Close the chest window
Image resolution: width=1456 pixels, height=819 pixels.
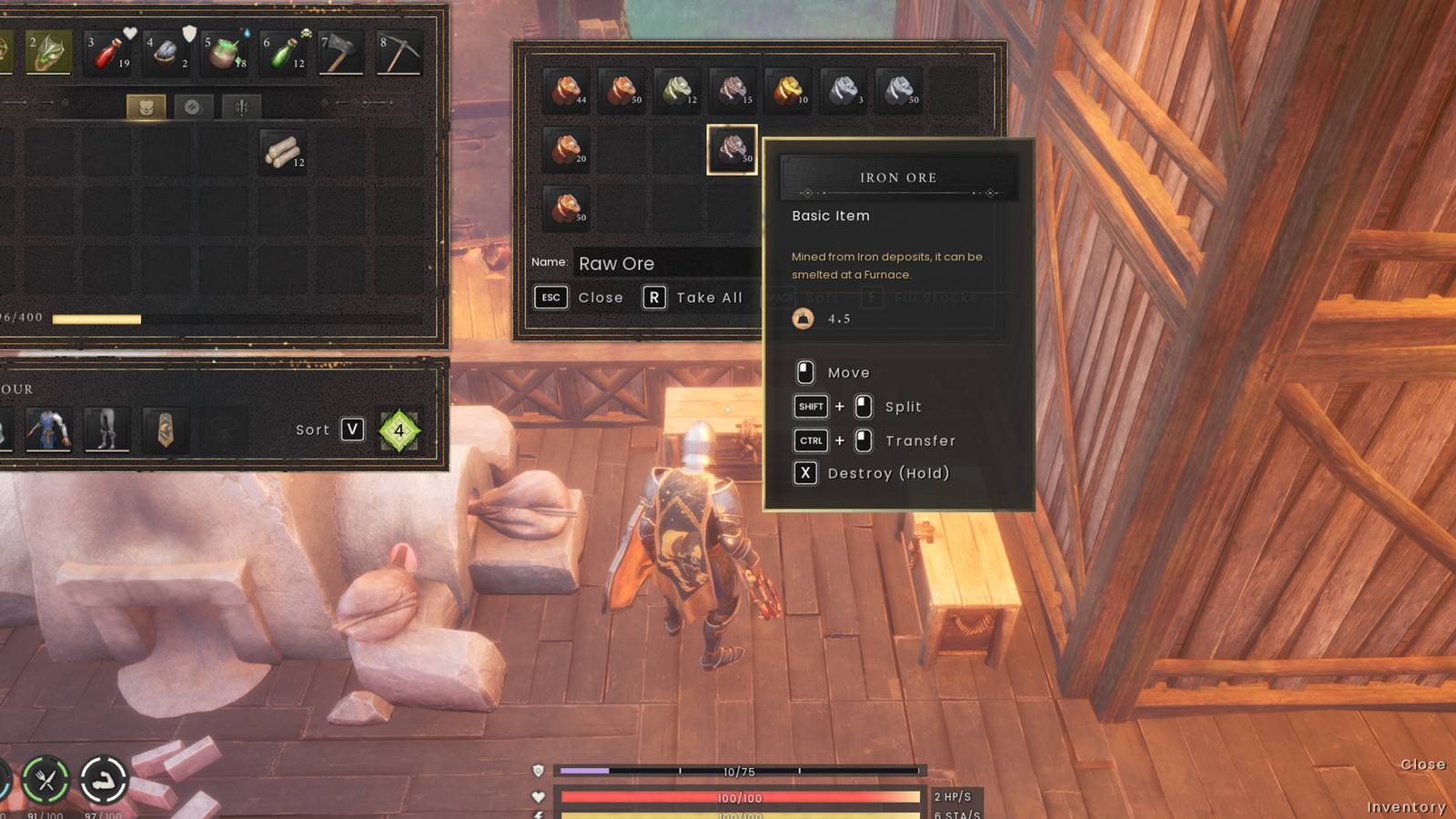click(x=579, y=298)
